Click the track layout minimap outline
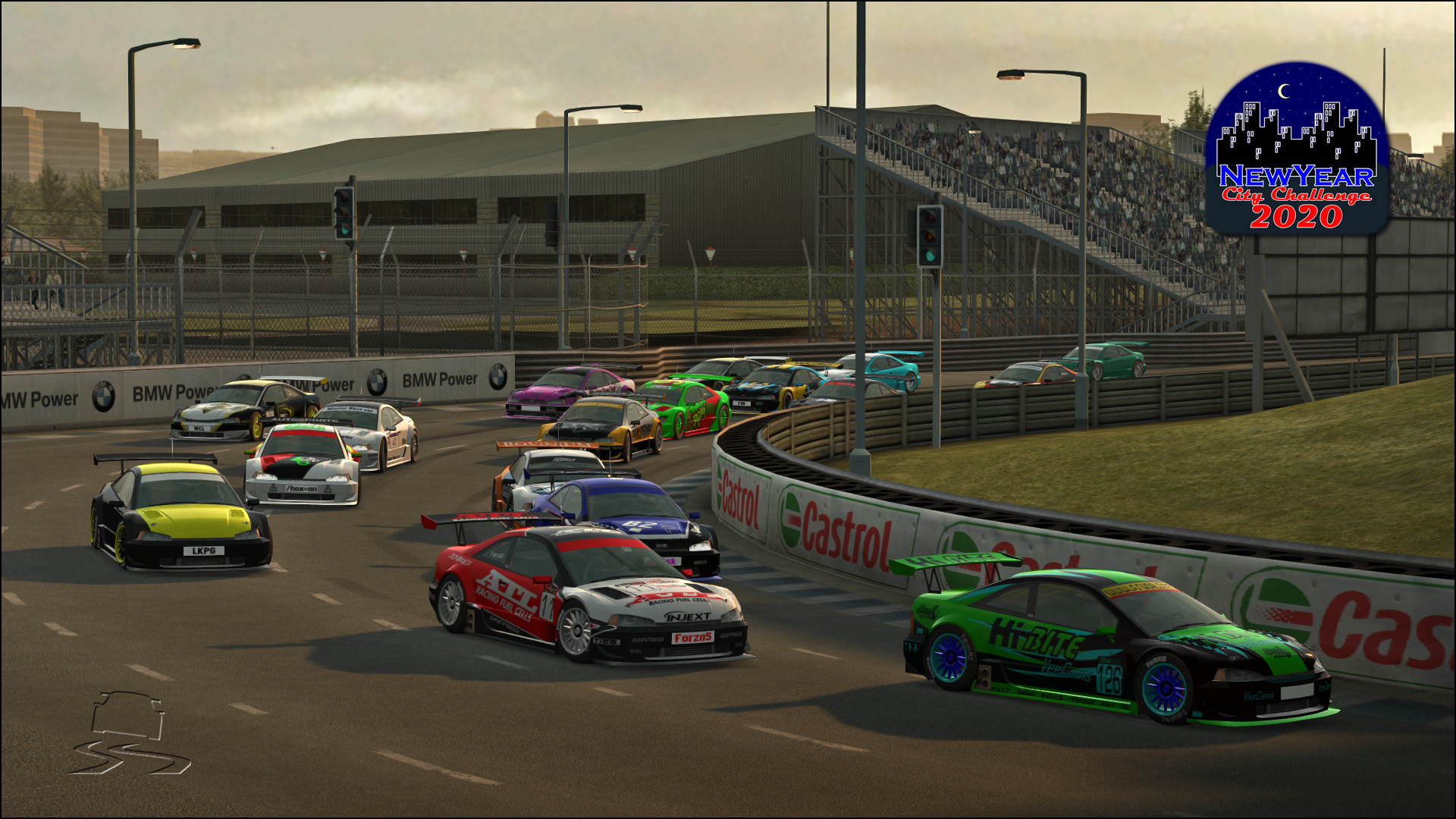The height and width of the screenshot is (819, 1456). coord(129,733)
